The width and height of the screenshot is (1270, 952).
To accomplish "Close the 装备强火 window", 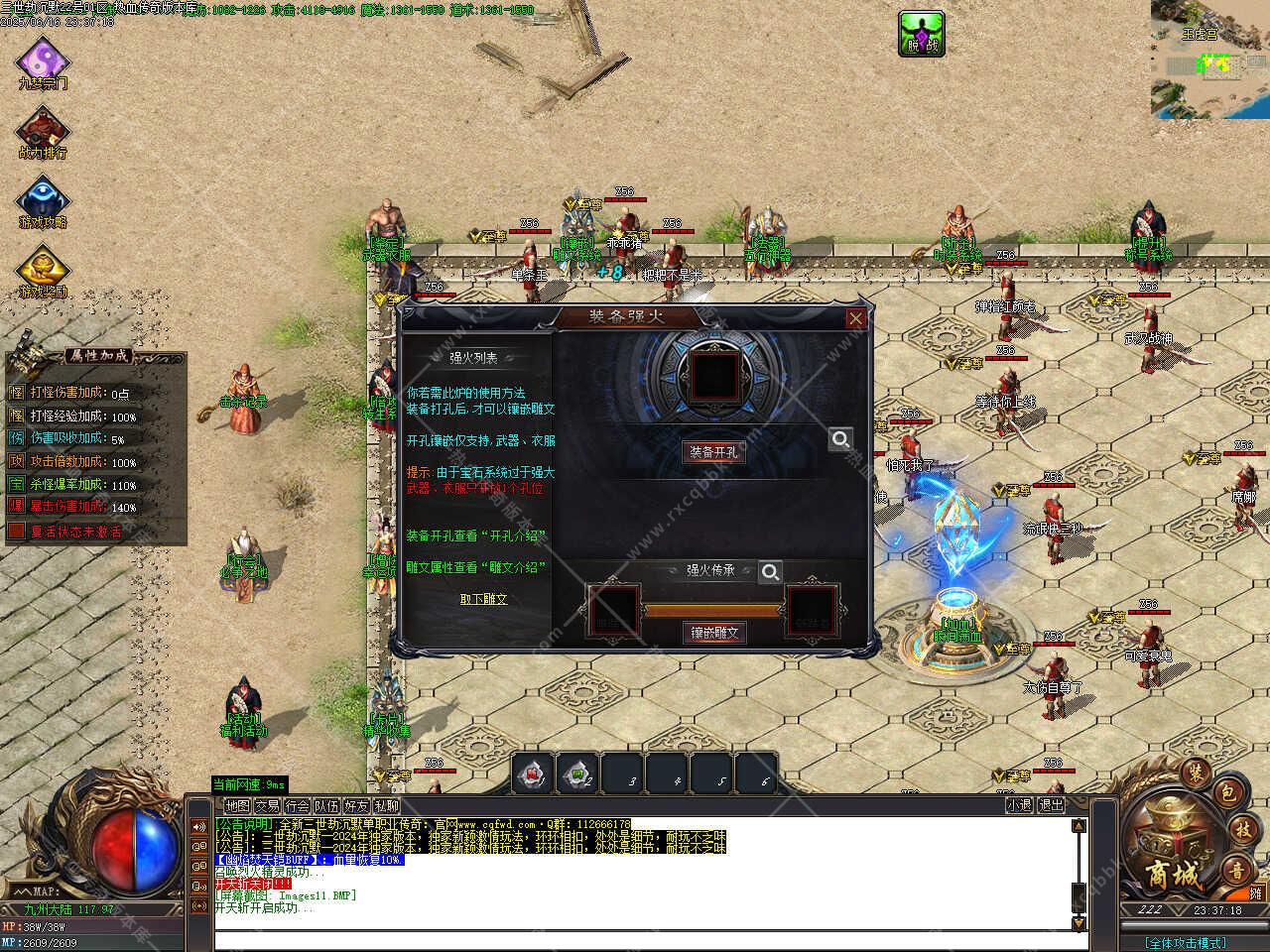I will coord(855,318).
